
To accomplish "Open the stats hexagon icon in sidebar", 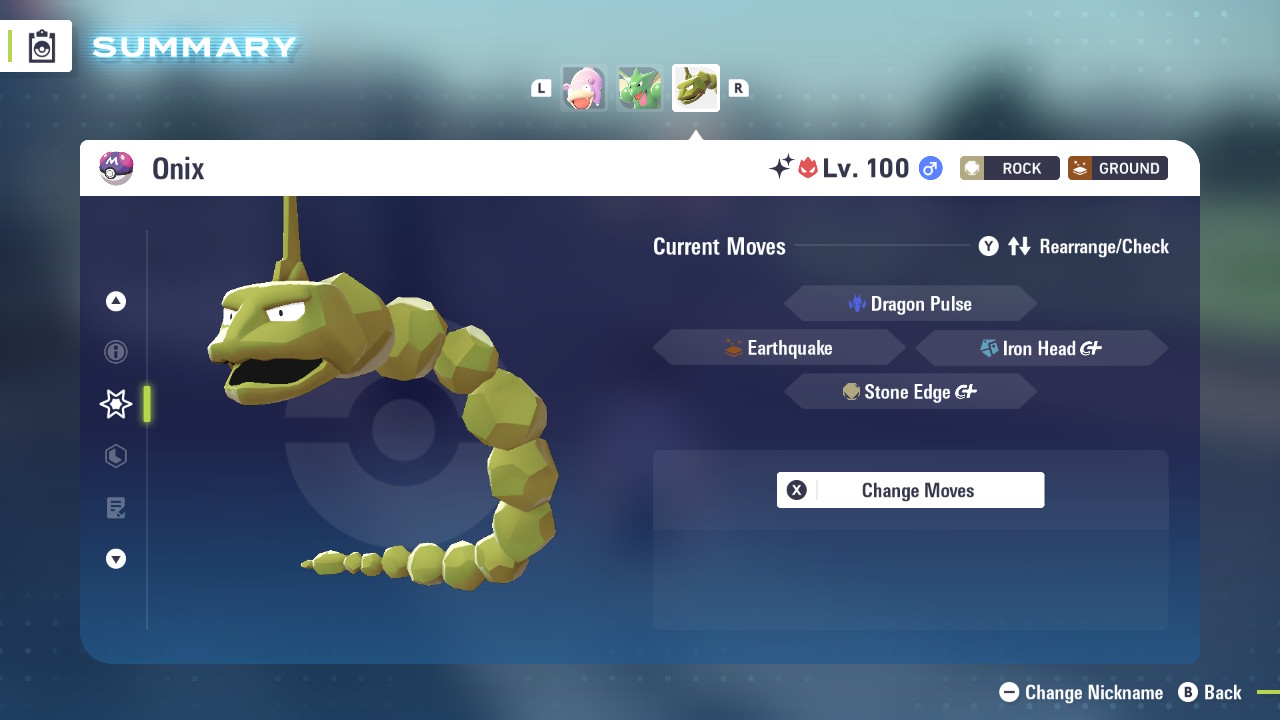I will [x=116, y=456].
